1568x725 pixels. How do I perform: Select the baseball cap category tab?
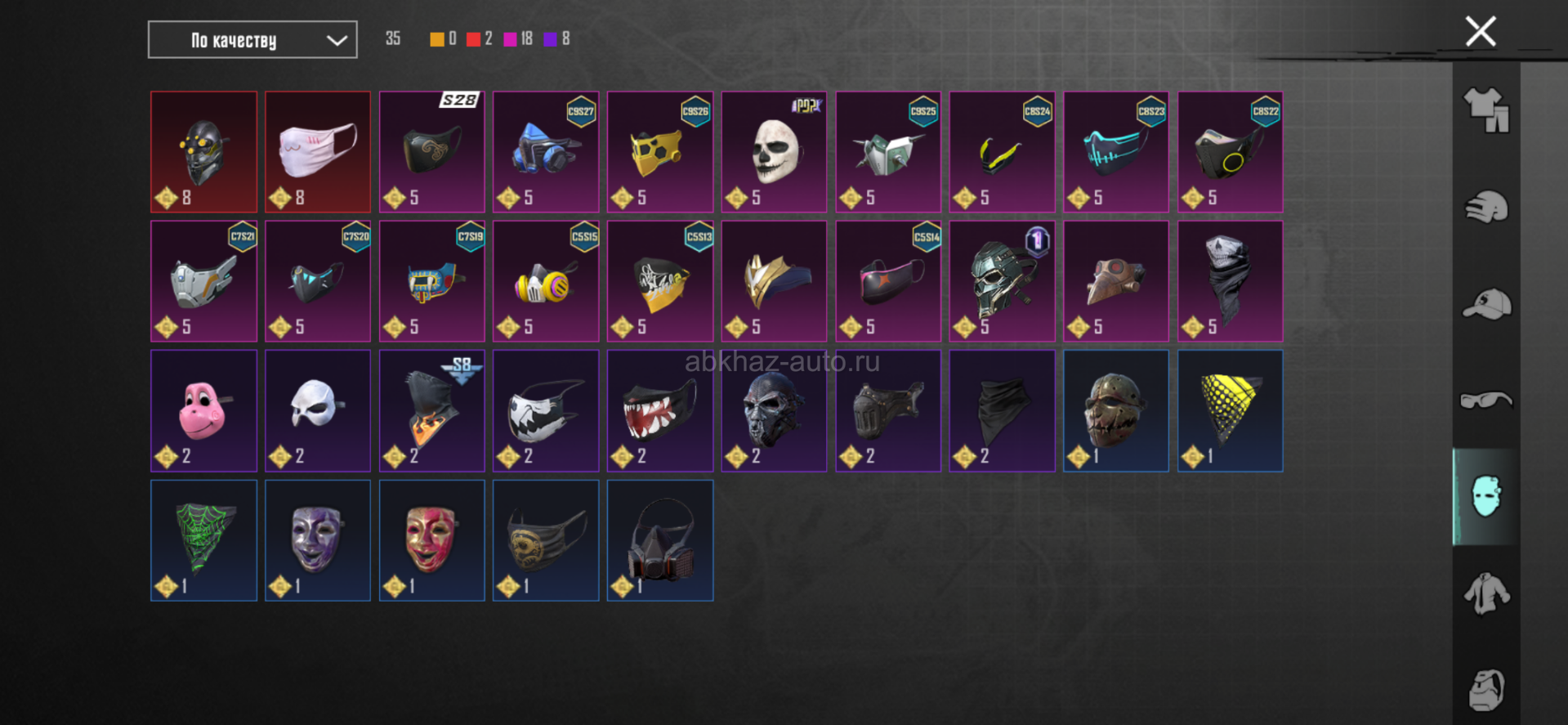(1485, 304)
